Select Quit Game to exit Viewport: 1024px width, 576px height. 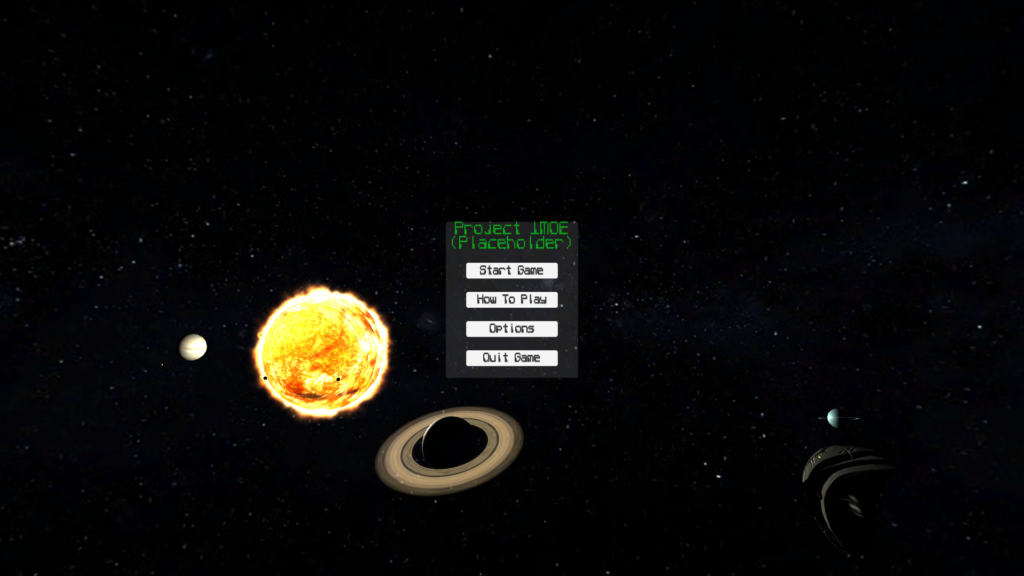coord(511,357)
